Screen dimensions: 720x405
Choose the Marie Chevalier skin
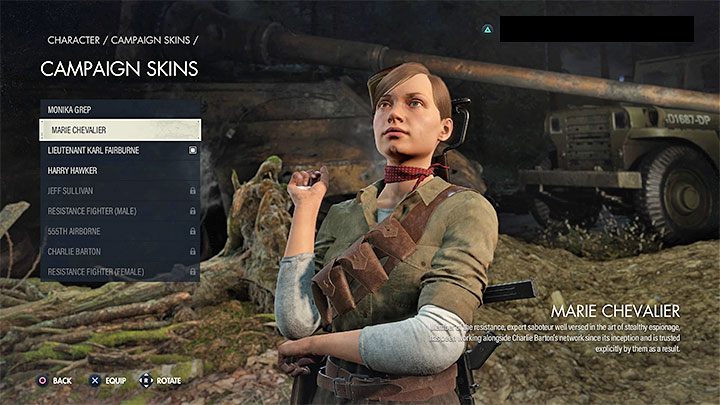[120, 129]
